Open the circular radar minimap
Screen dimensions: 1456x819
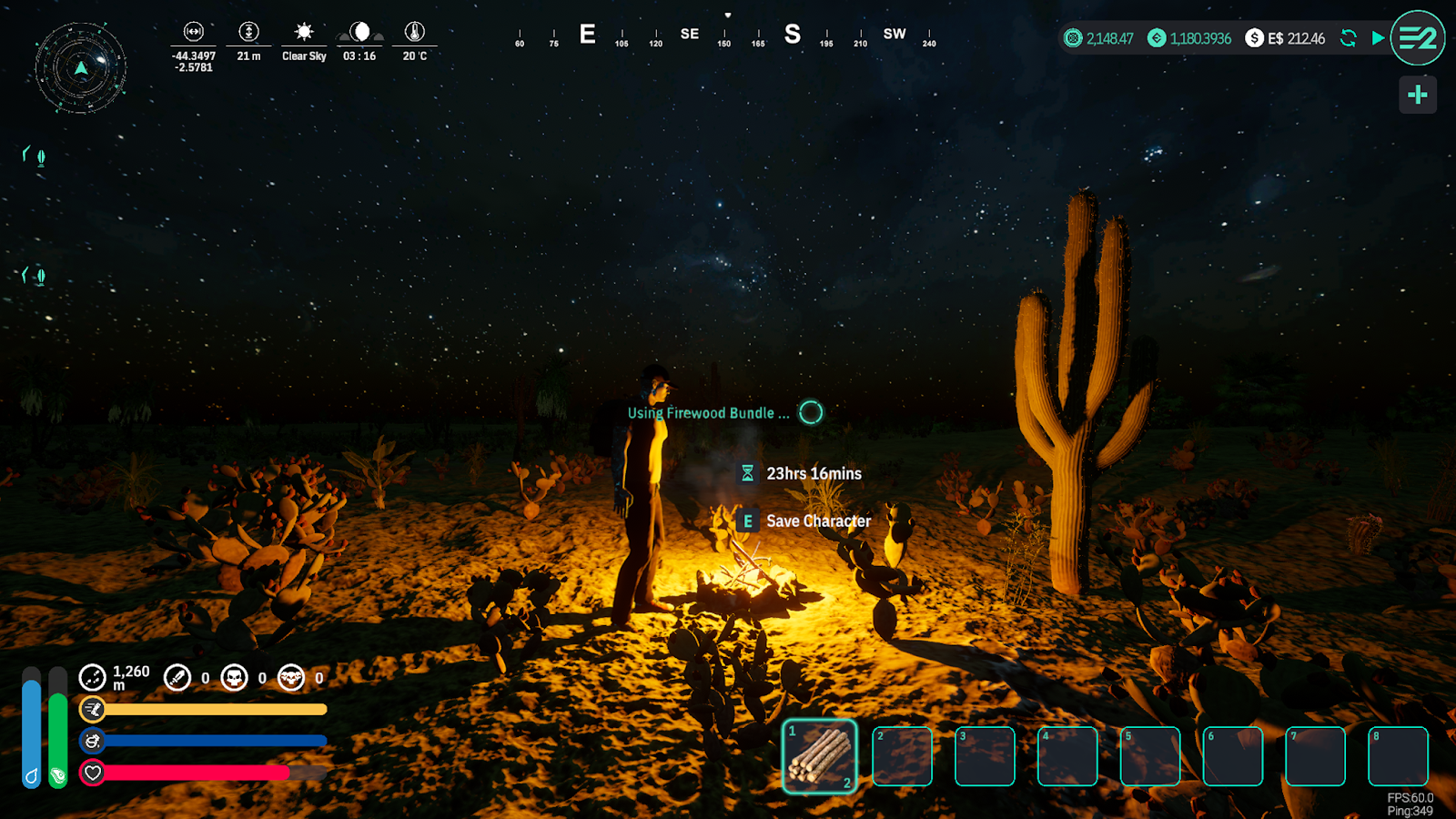click(81, 68)
